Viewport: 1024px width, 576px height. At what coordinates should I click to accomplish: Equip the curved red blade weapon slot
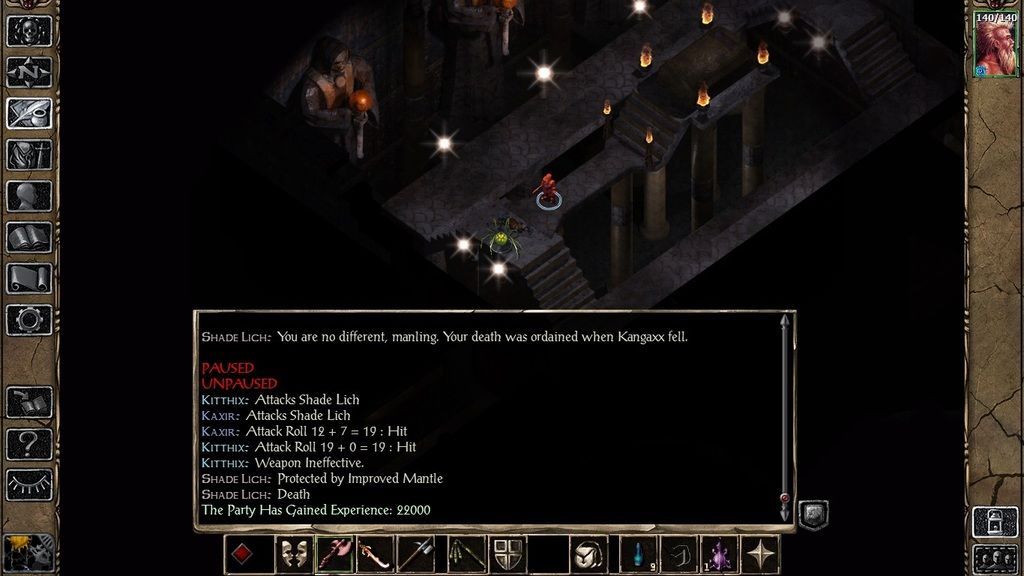point(375,555)
